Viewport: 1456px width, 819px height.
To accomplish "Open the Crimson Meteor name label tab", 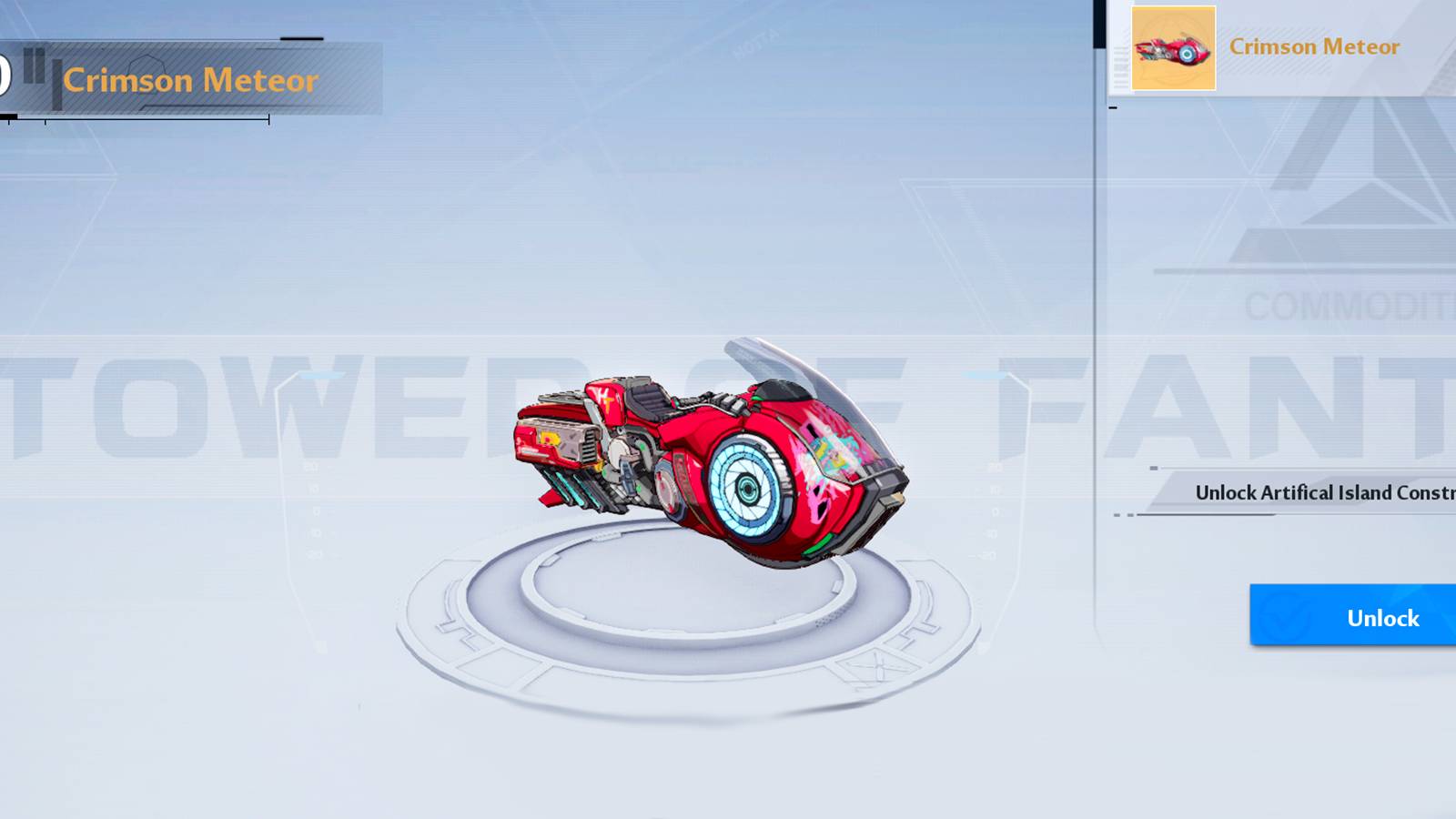I will (x=1315, y=46).
